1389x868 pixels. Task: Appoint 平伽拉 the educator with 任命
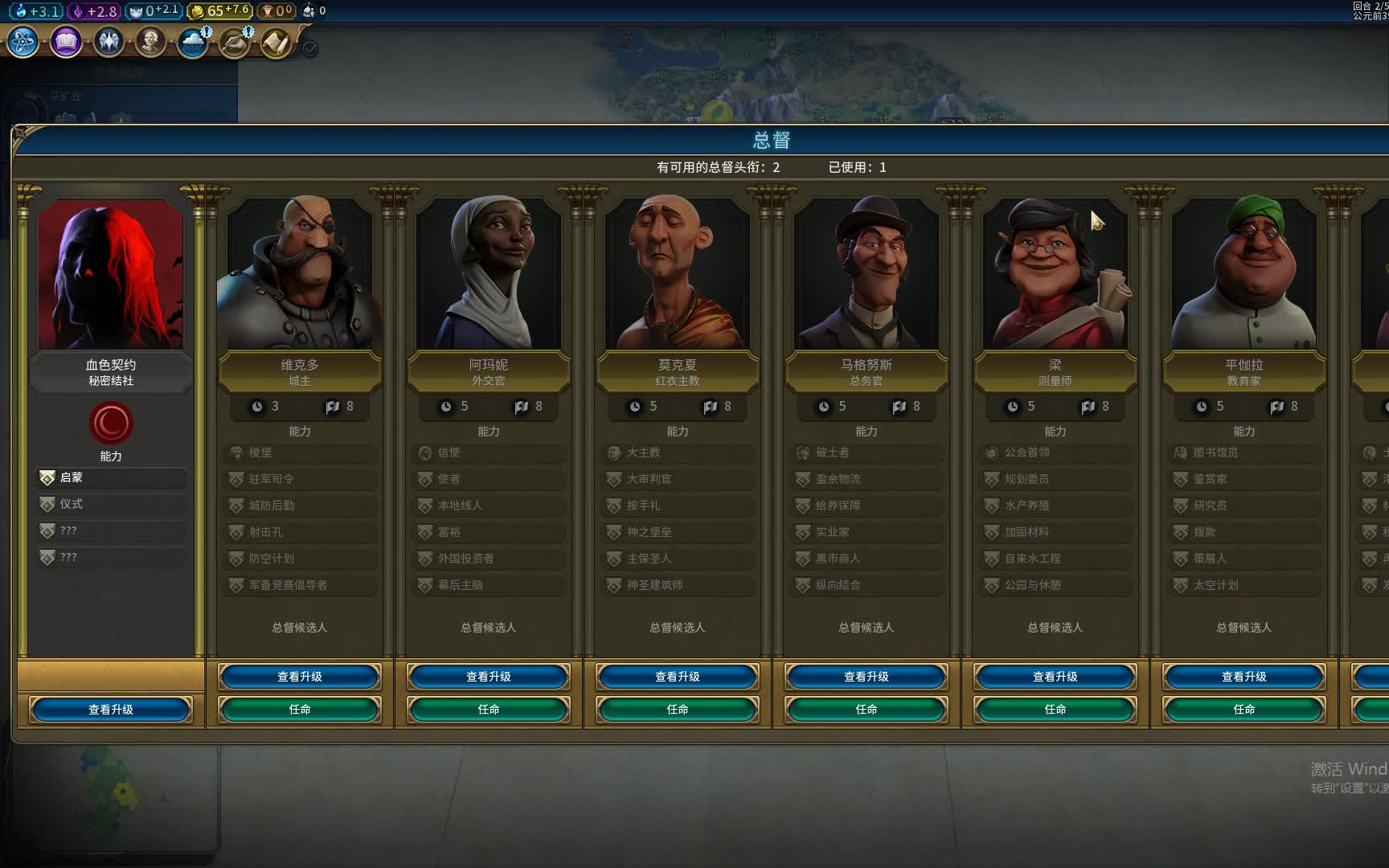click(x=1244, y=710)
